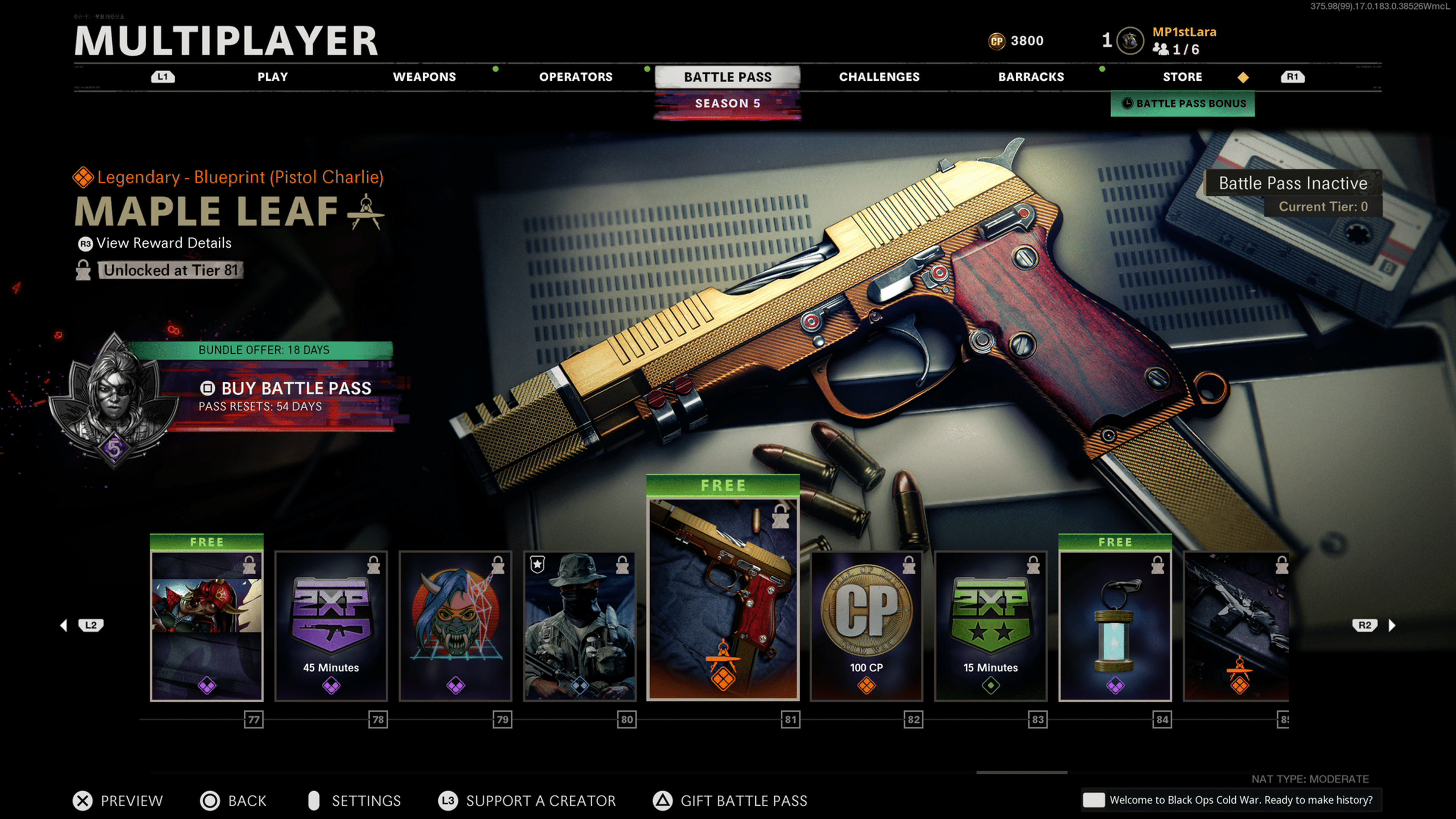Select the 15 Minutes double XP token
Image resolution: width=1456 pixels, height=819 pixels.
(x=991, y=626)
